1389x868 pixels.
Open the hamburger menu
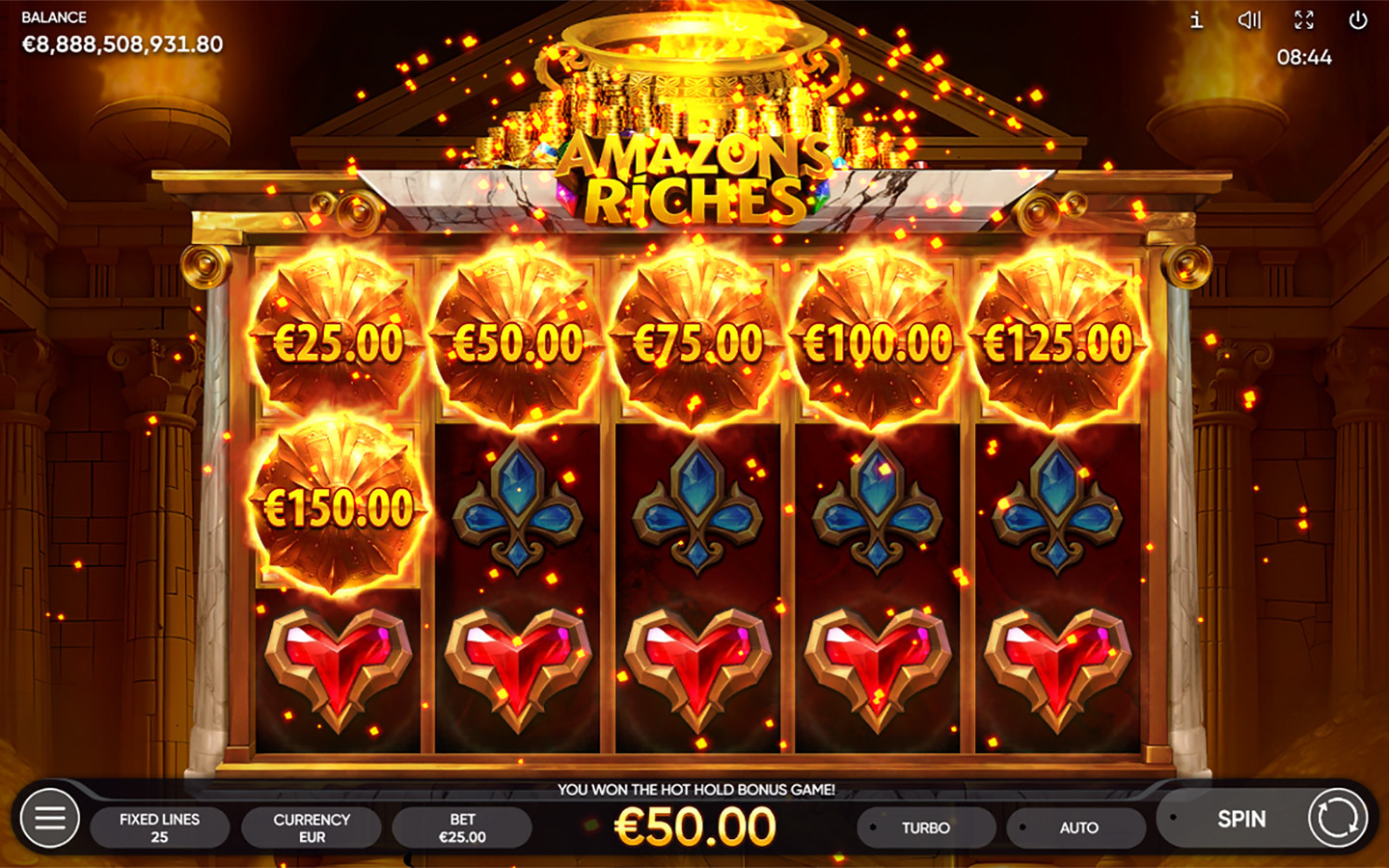[50, 819]
